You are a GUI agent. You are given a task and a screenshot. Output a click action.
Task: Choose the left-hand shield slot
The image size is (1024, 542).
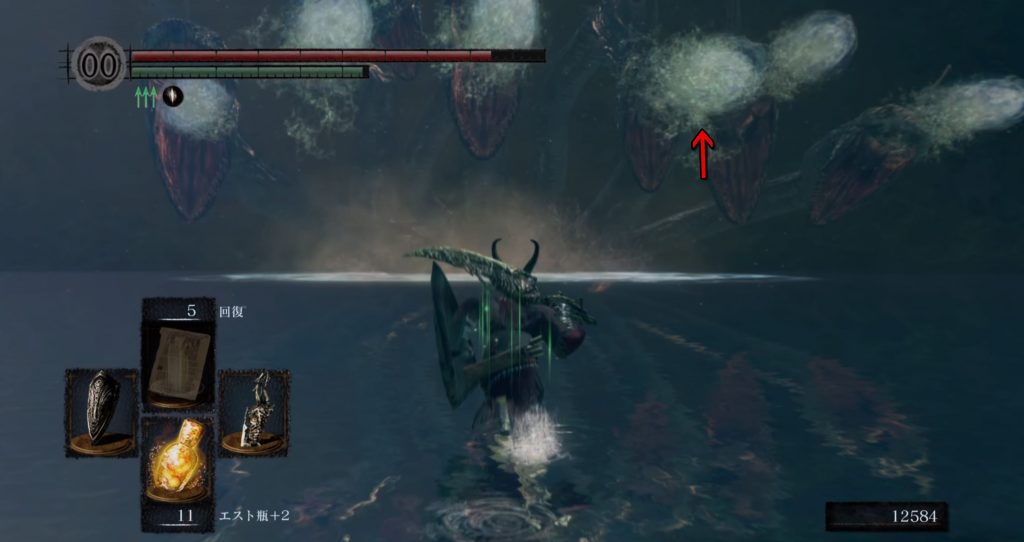[x=101, y=411]
